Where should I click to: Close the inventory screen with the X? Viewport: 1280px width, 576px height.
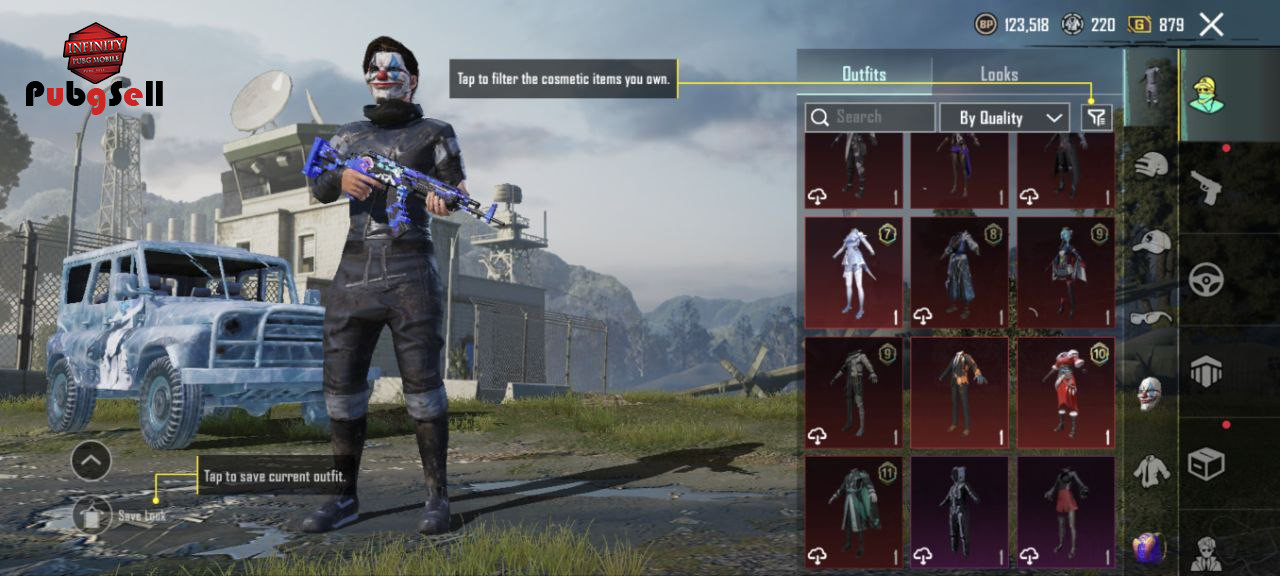[x=1211, y=25]
